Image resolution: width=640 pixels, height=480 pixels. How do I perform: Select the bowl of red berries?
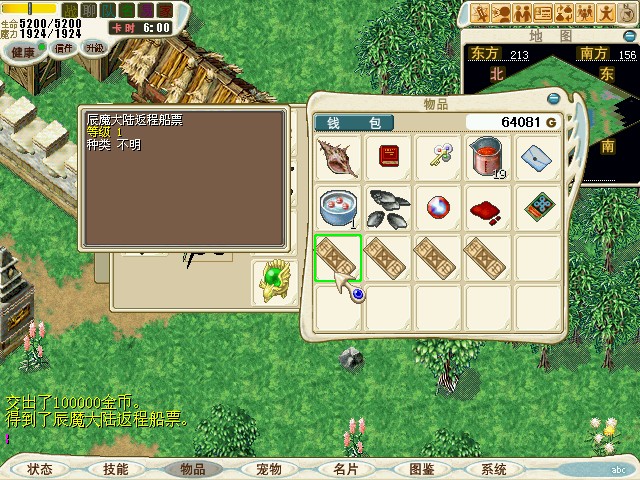pyautogui.click(x=337, y=208)
